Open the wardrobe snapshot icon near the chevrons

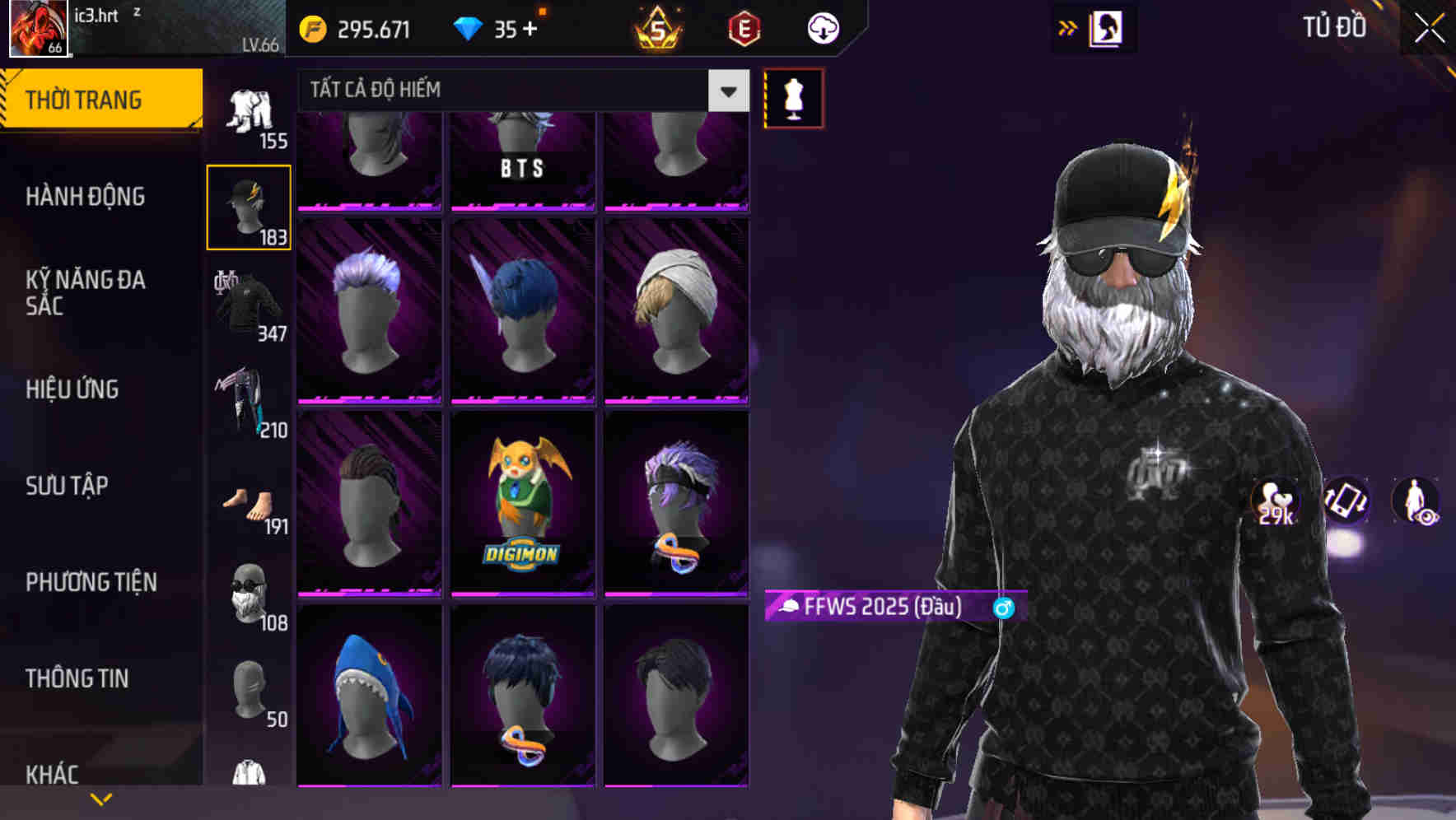click(1108, 27)
